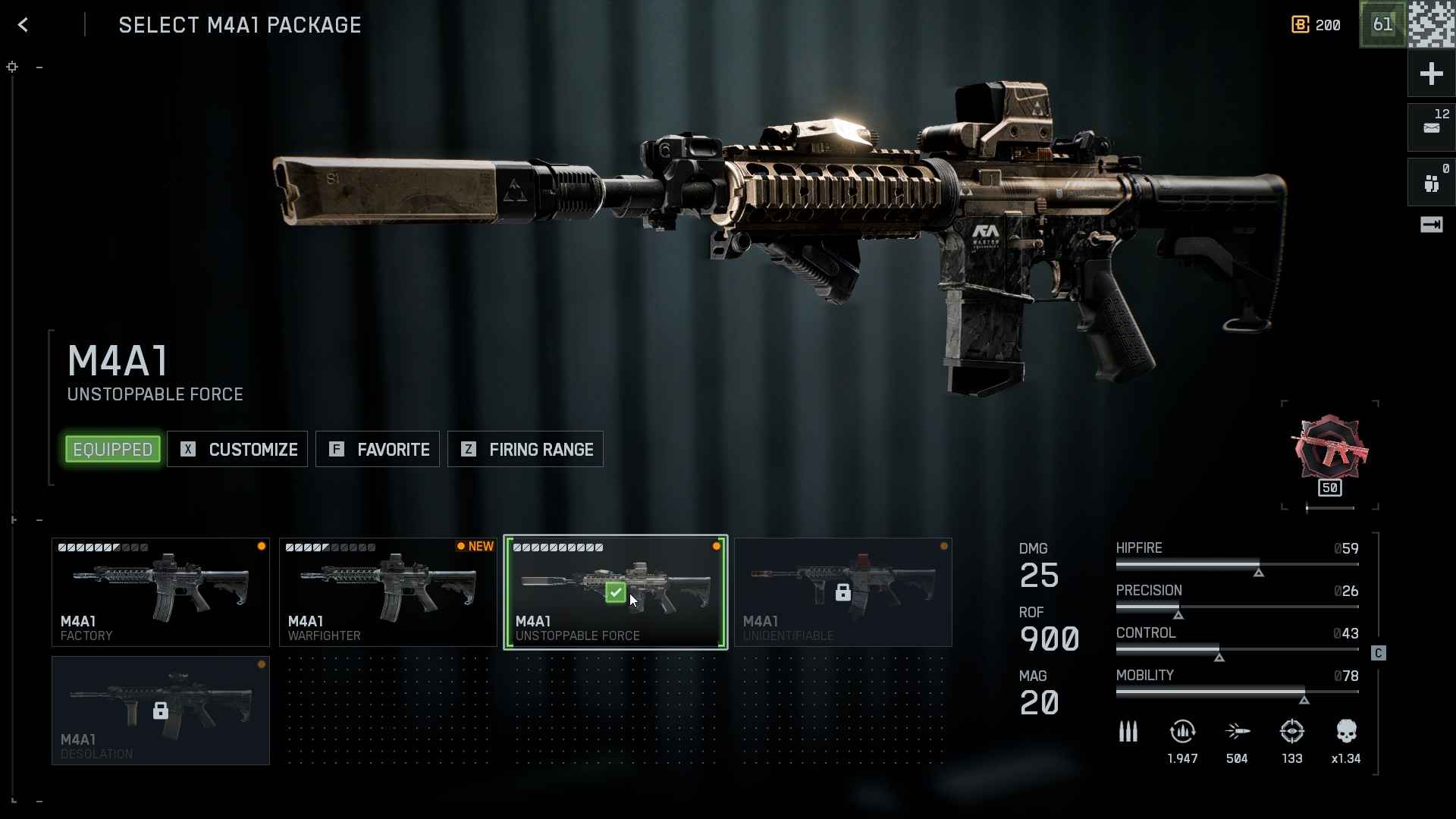1456x819 pixels.
Task: Open the squad party icon
Action: click(1431, 182)
